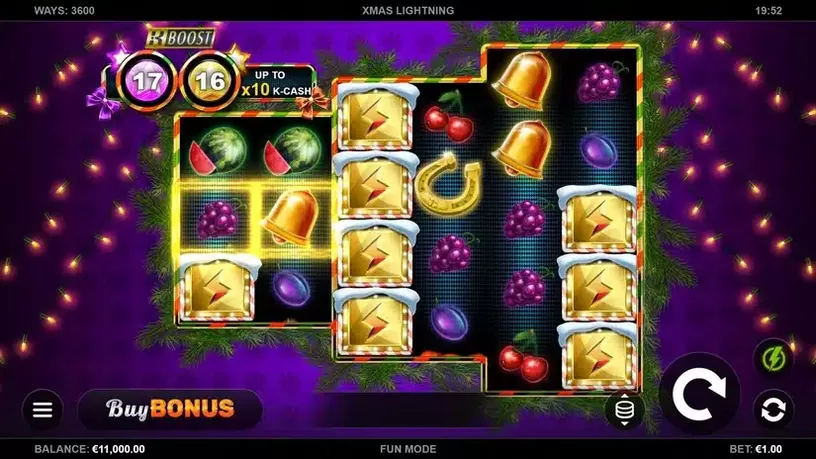Open the Buy Bonus menu

(x=169, y=409)
